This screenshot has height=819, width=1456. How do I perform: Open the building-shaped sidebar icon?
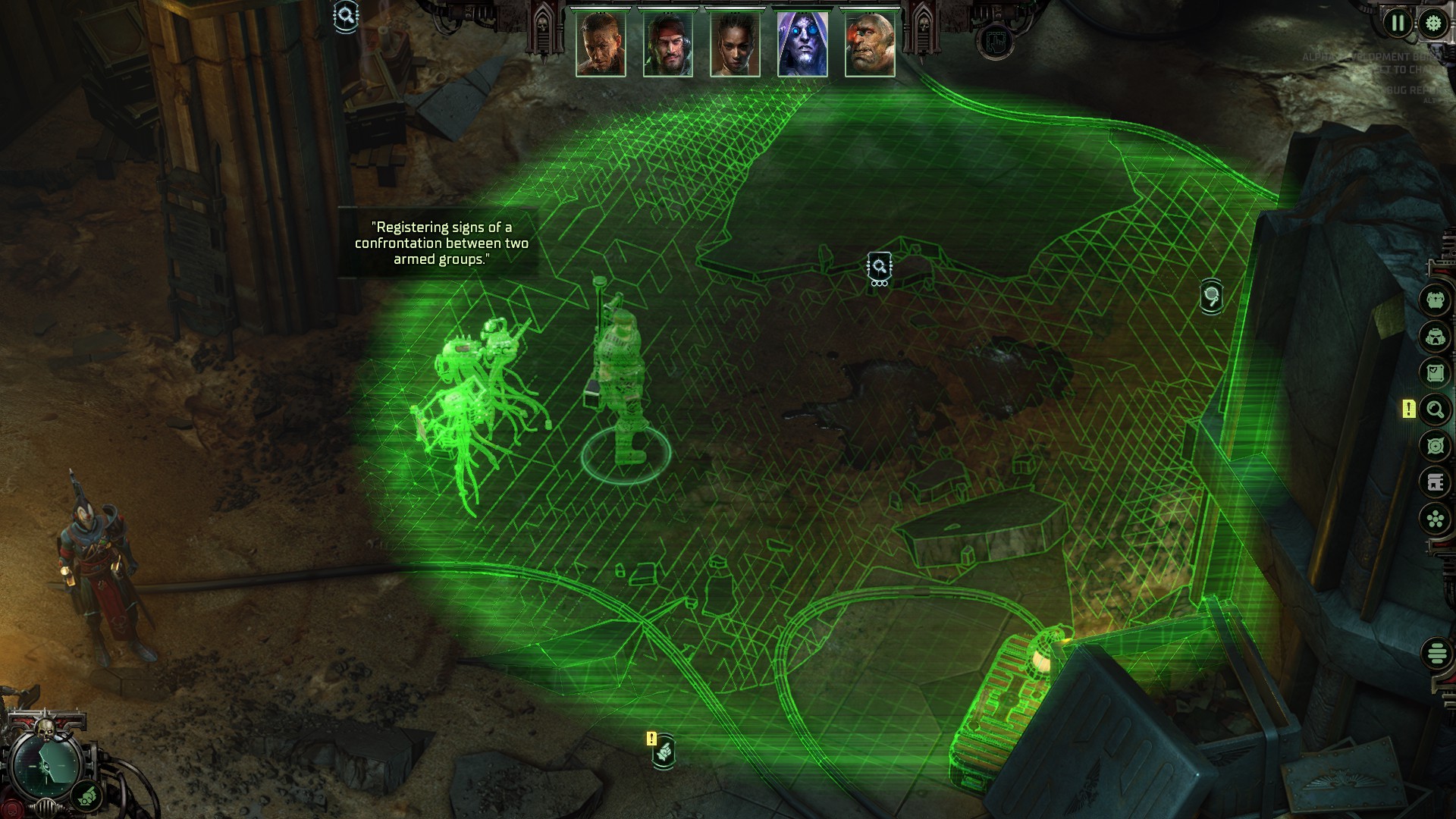[x=1435, y=482]
